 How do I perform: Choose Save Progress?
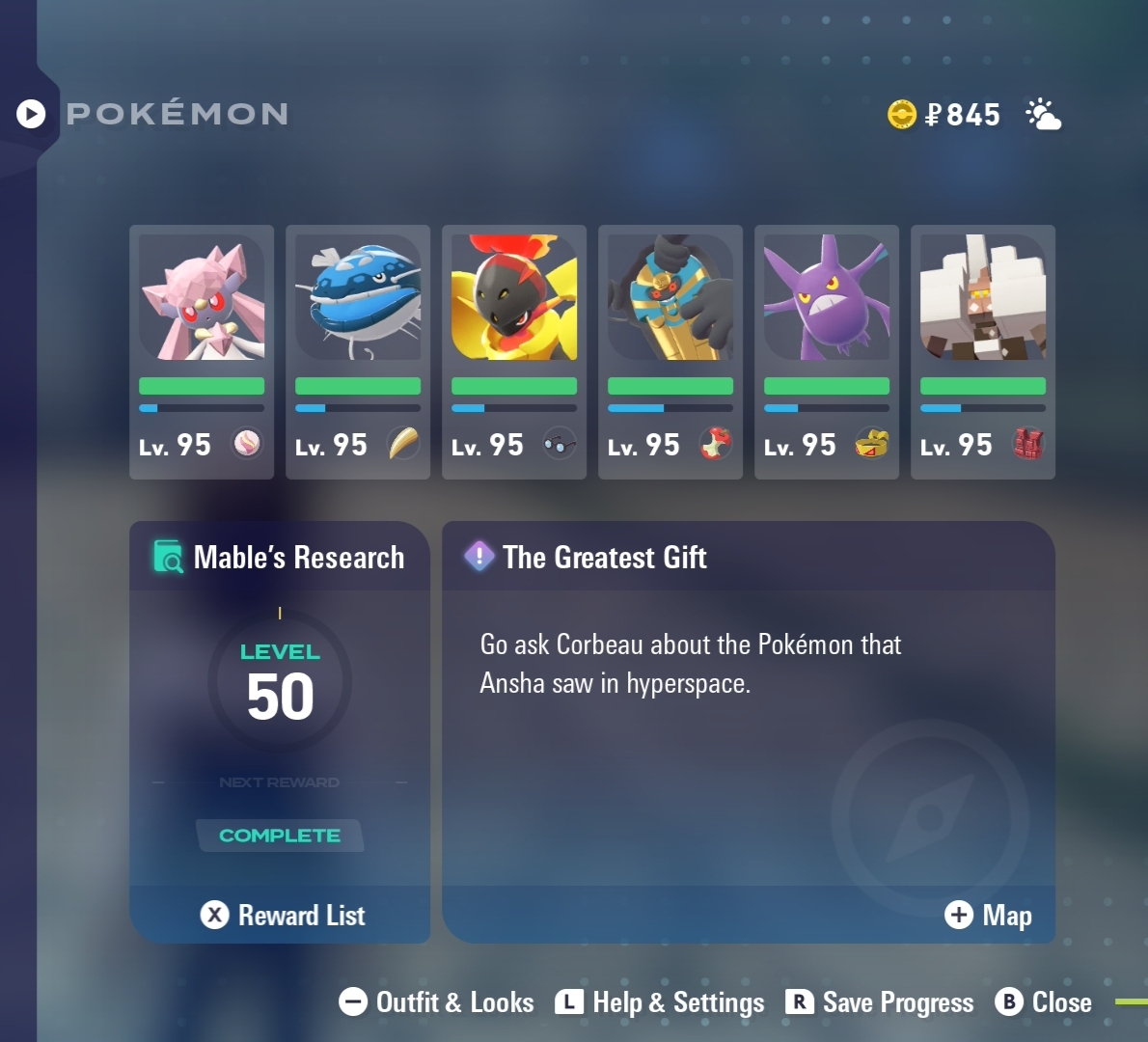click(880, 1002)
